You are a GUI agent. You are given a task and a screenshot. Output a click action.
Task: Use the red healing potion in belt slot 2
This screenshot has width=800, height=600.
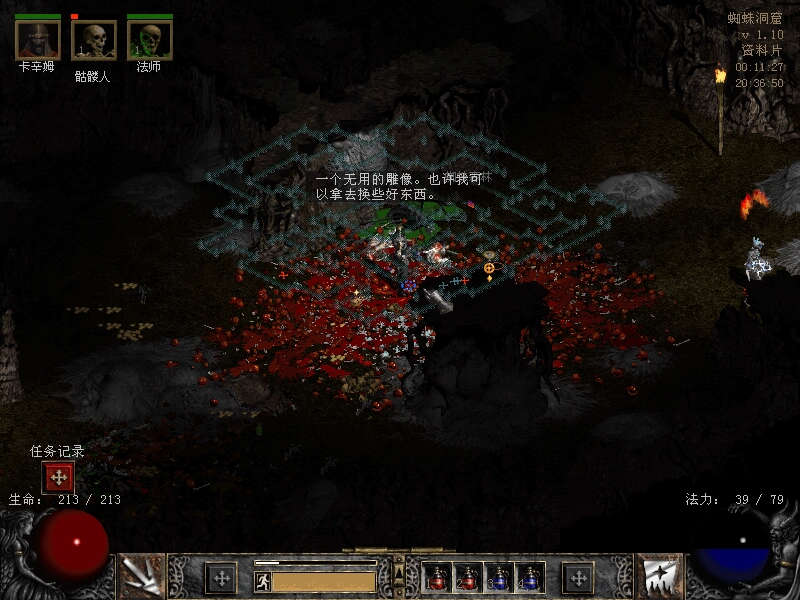[467, 577]
